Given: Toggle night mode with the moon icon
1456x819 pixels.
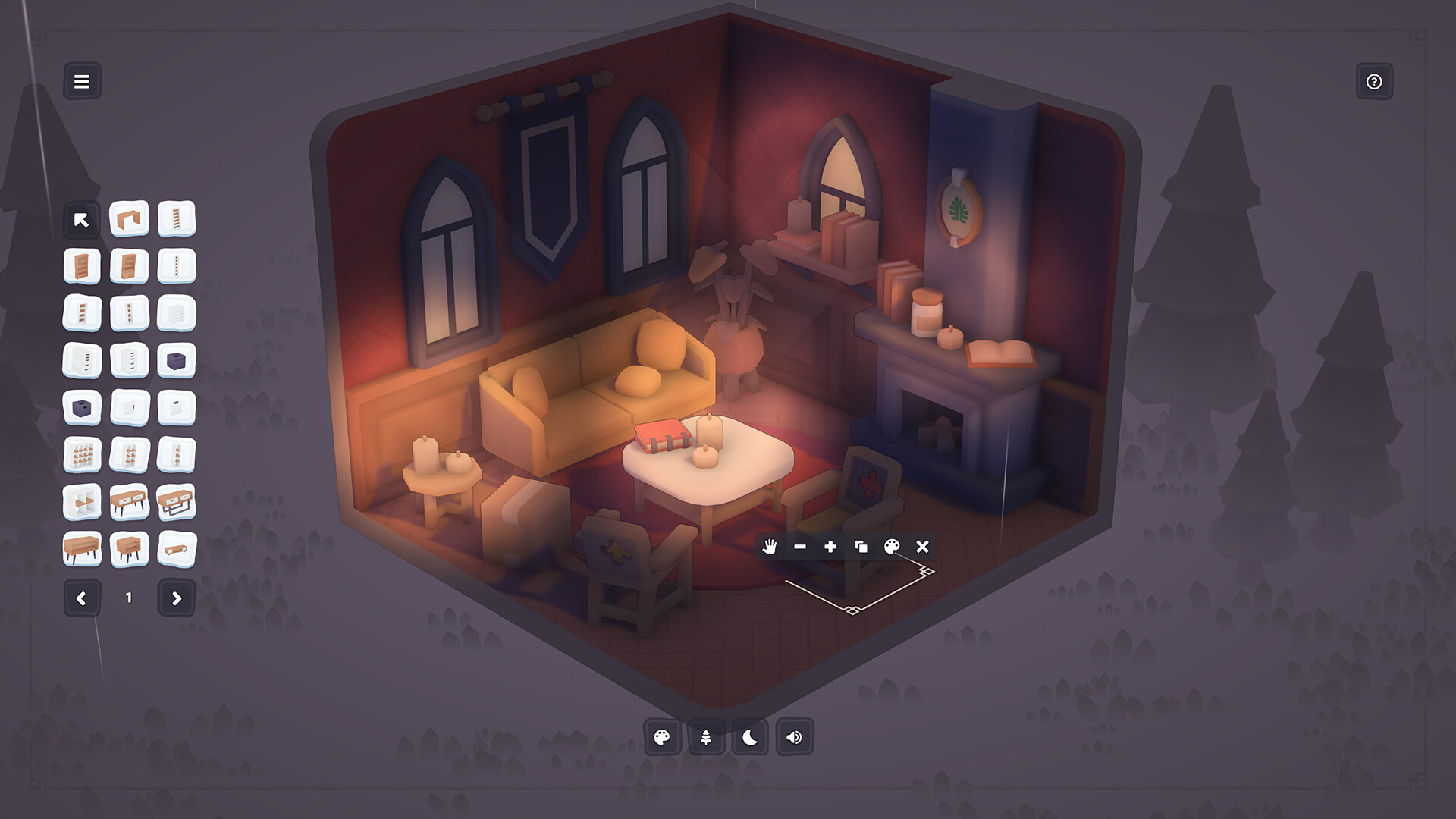Looking at the screenshot, I should pos(750,736).
